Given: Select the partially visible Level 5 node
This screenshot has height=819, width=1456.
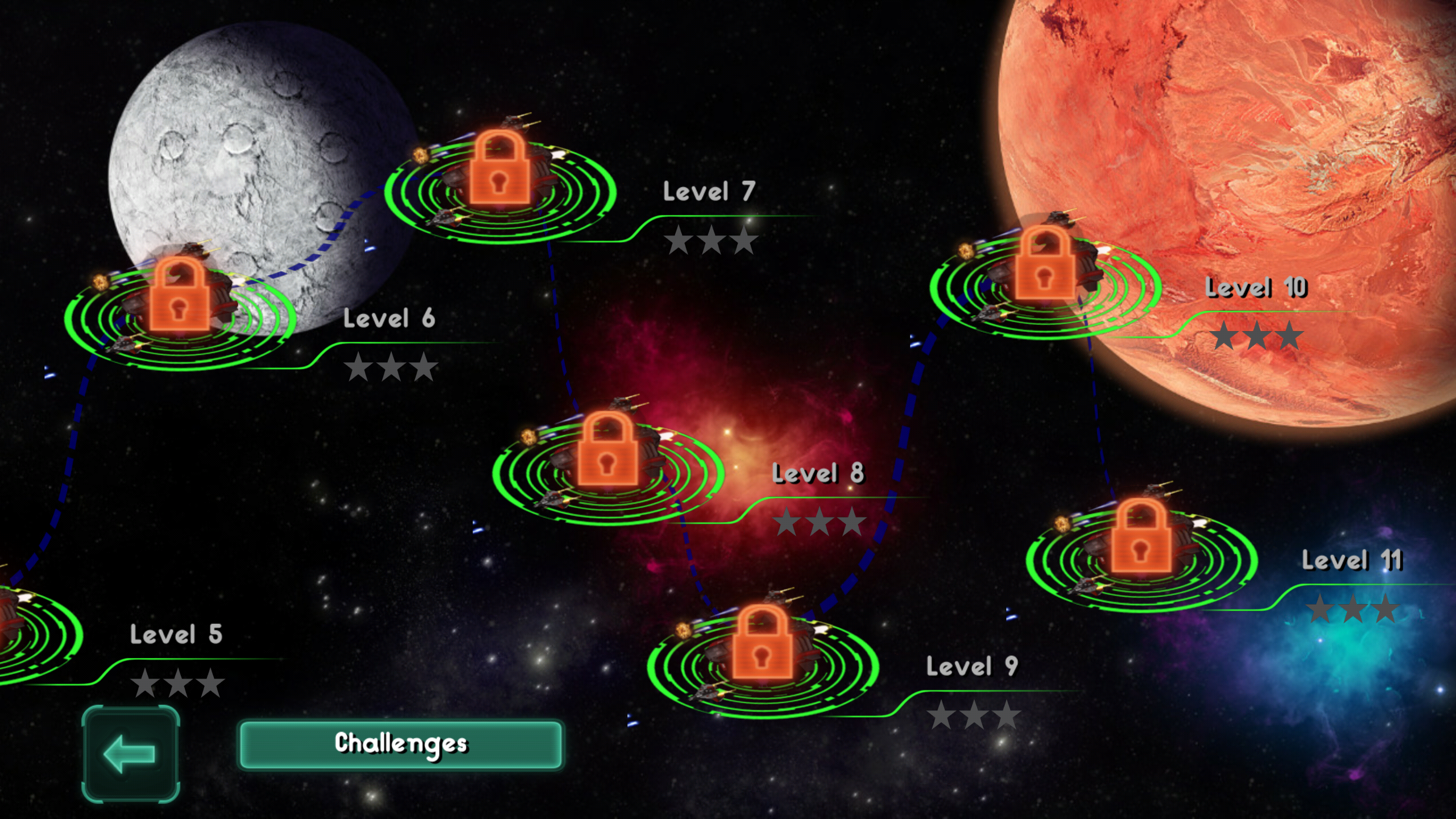Looking at the screenshot, I should [x=28, y=631].
